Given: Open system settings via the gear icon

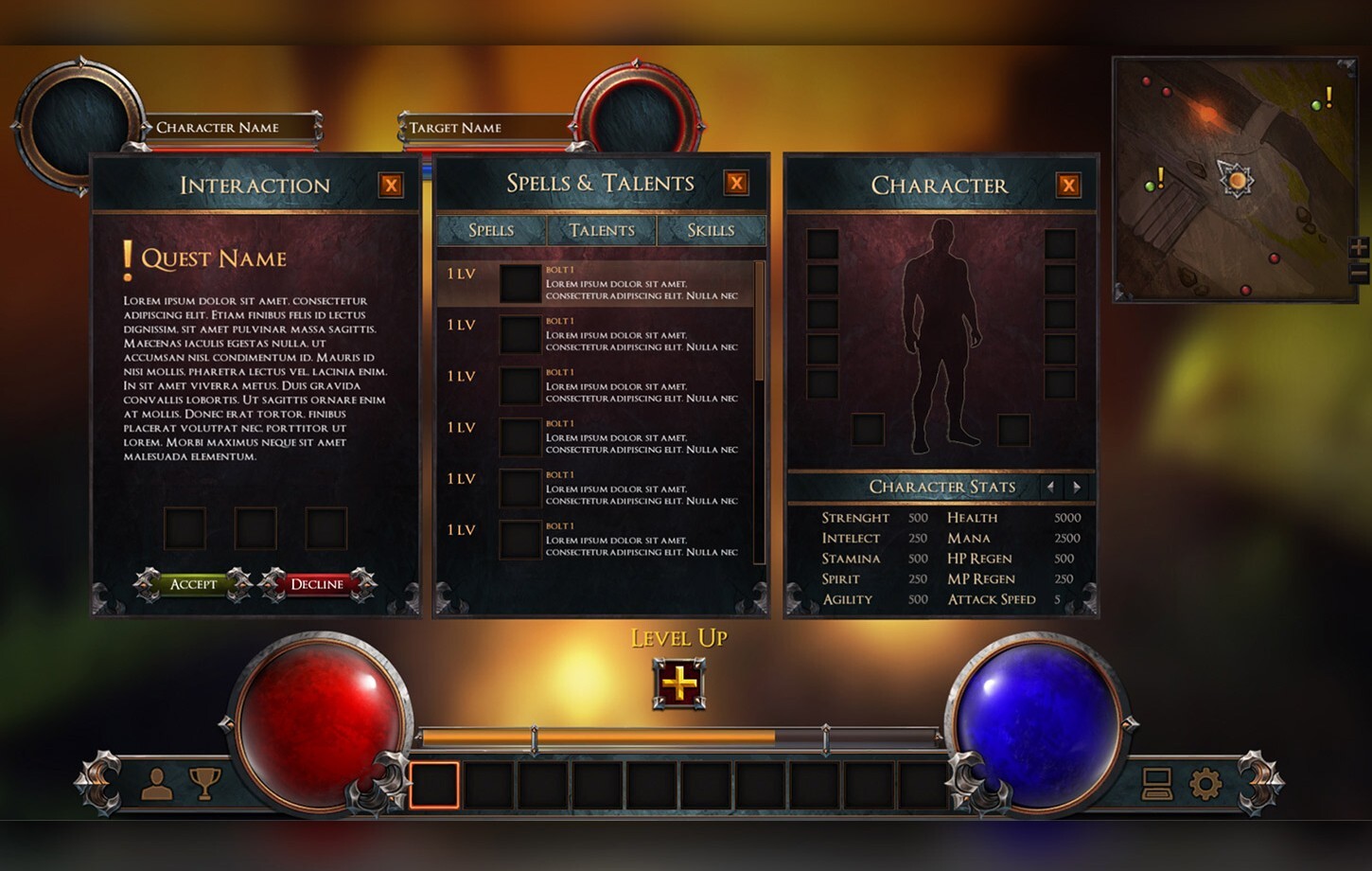Looking at the screenshot, I should click(1204, 785).
